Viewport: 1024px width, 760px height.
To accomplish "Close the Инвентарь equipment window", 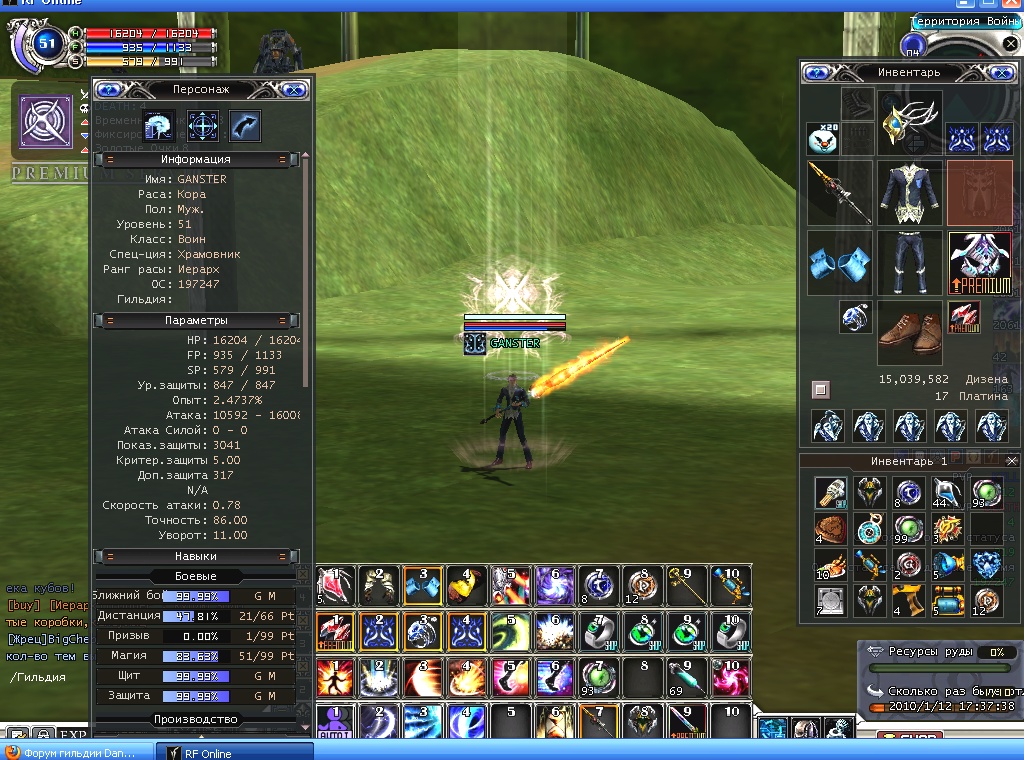I will [x=1001, y=72].
